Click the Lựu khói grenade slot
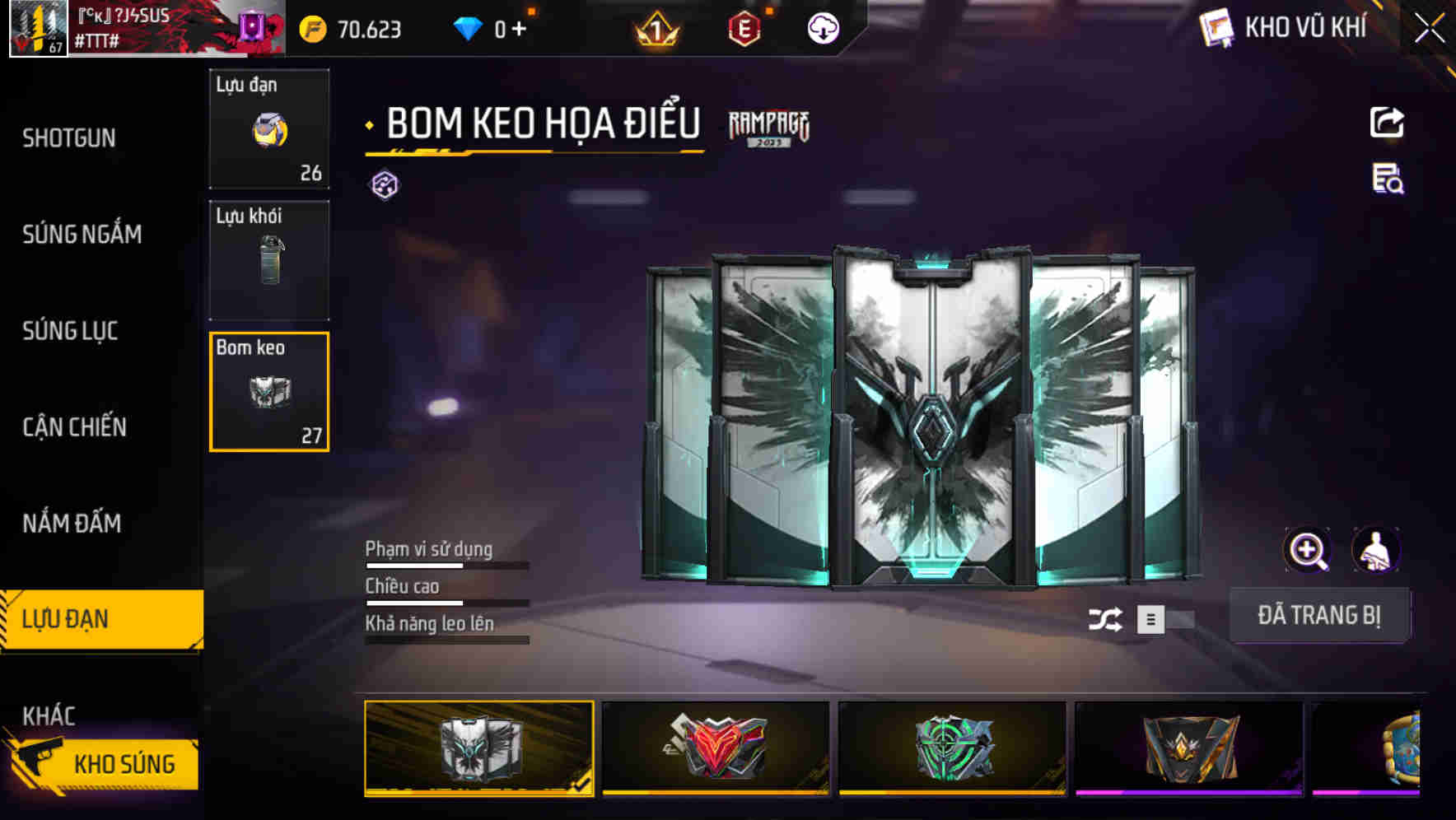The width and height of the screenshot is (1456, 820). click(x=269, y=259)
